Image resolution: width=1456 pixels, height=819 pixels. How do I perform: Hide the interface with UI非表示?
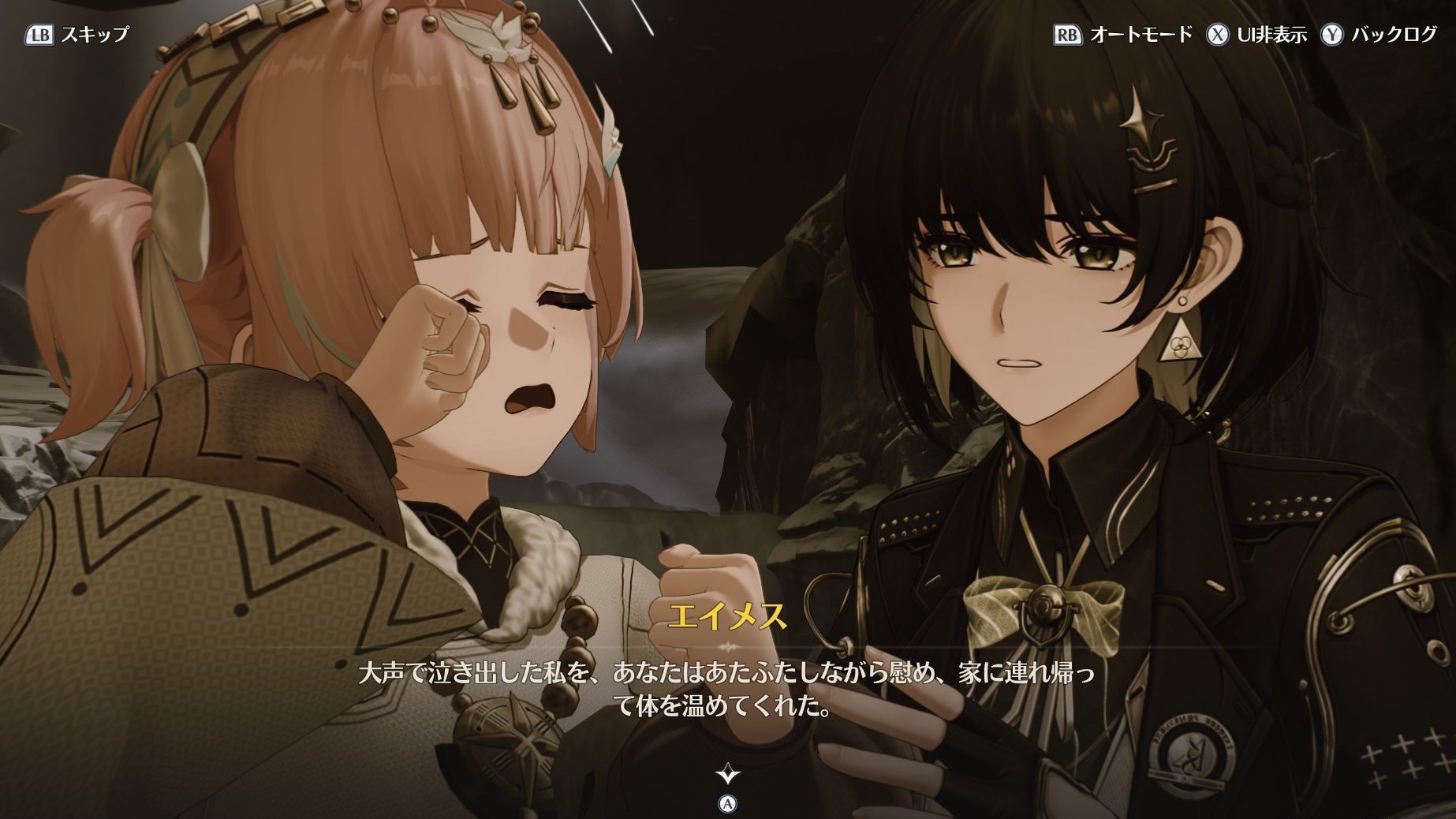pyautogui.click(x=1256, y=35)
